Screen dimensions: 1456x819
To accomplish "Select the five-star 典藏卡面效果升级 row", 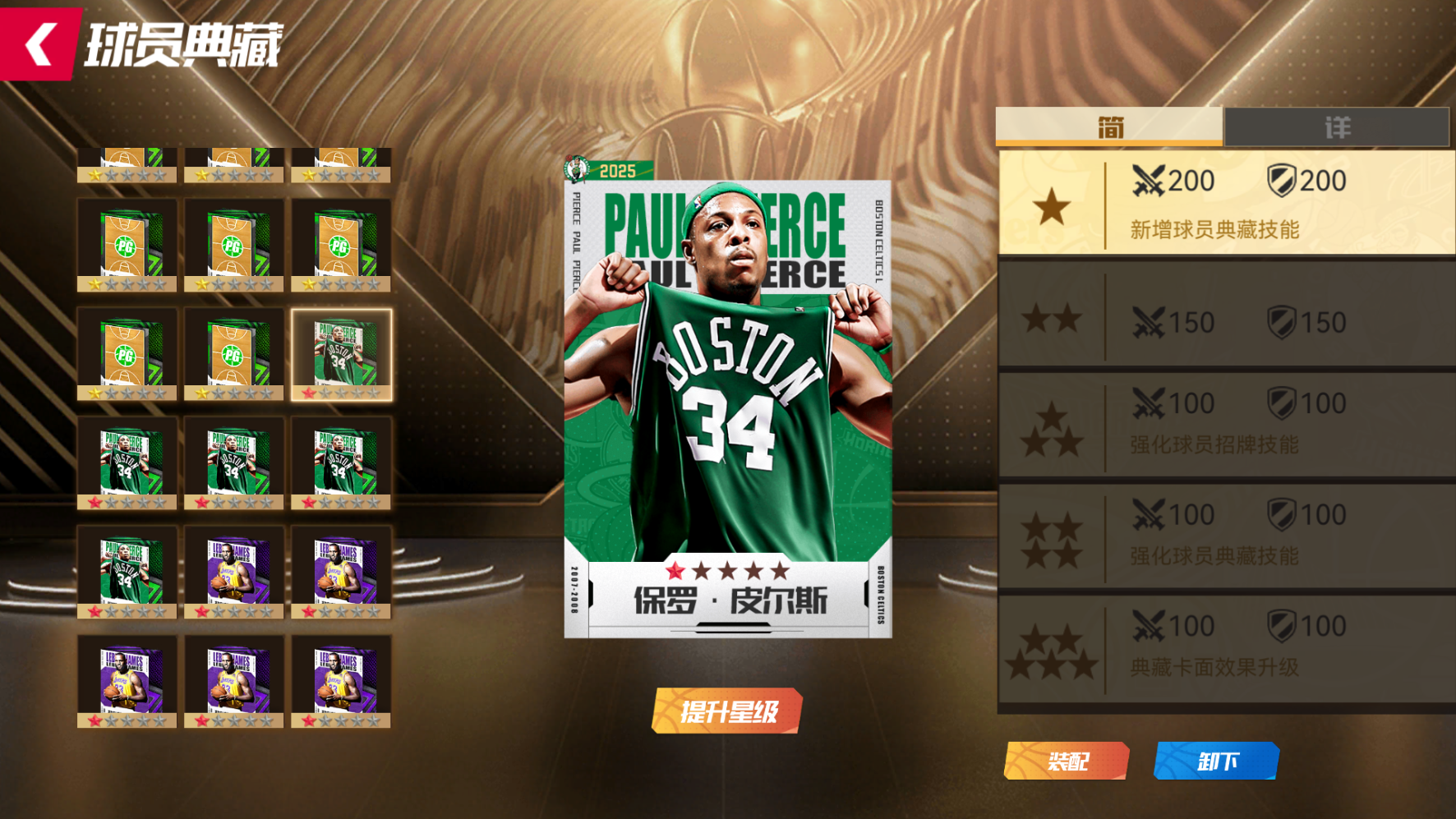I will pos(1226,647).
